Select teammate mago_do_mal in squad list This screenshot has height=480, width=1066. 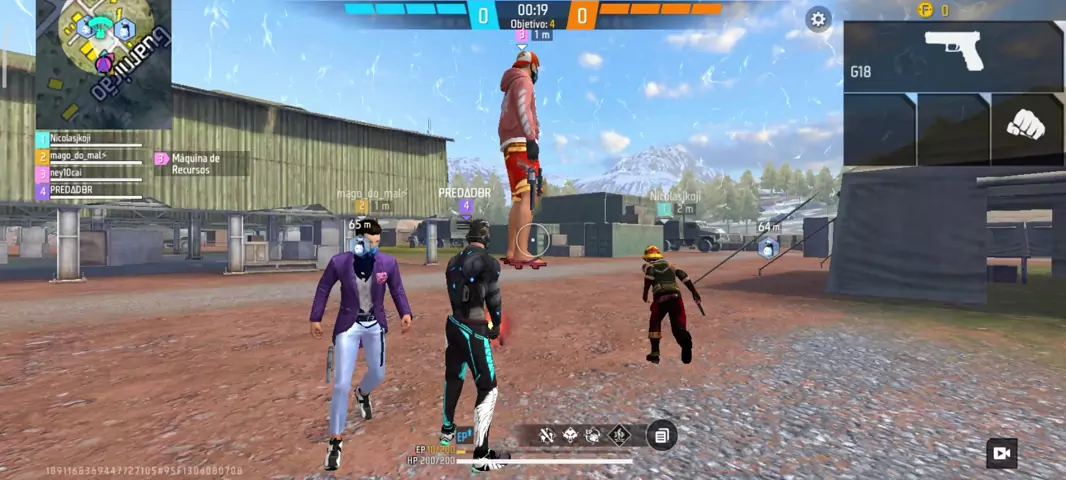[90, 156]
